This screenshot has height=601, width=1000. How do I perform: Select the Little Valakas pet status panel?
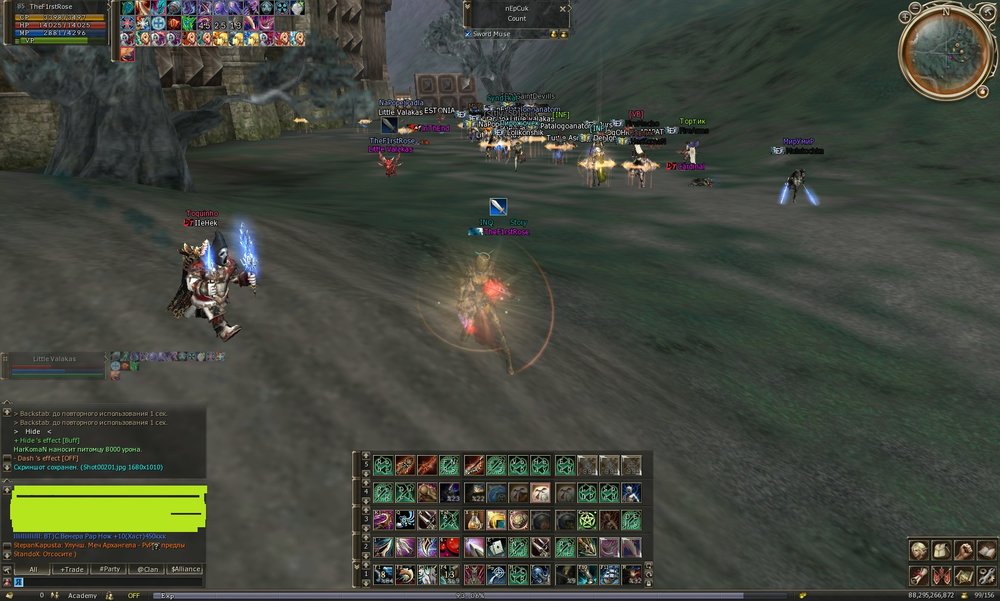(x=55, y=365)
